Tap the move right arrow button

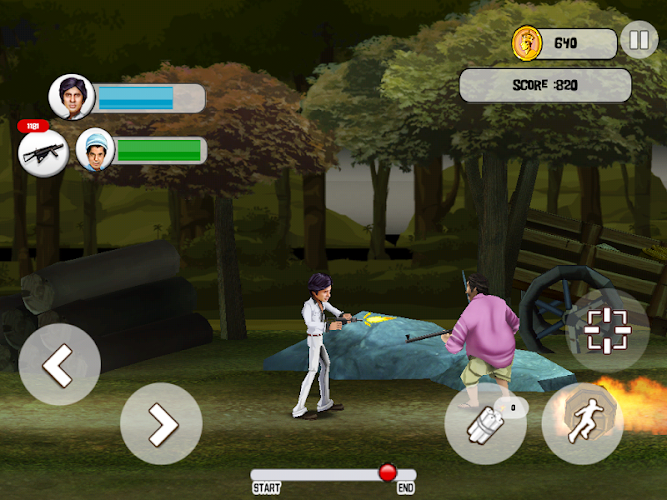[x=161, y=423]
